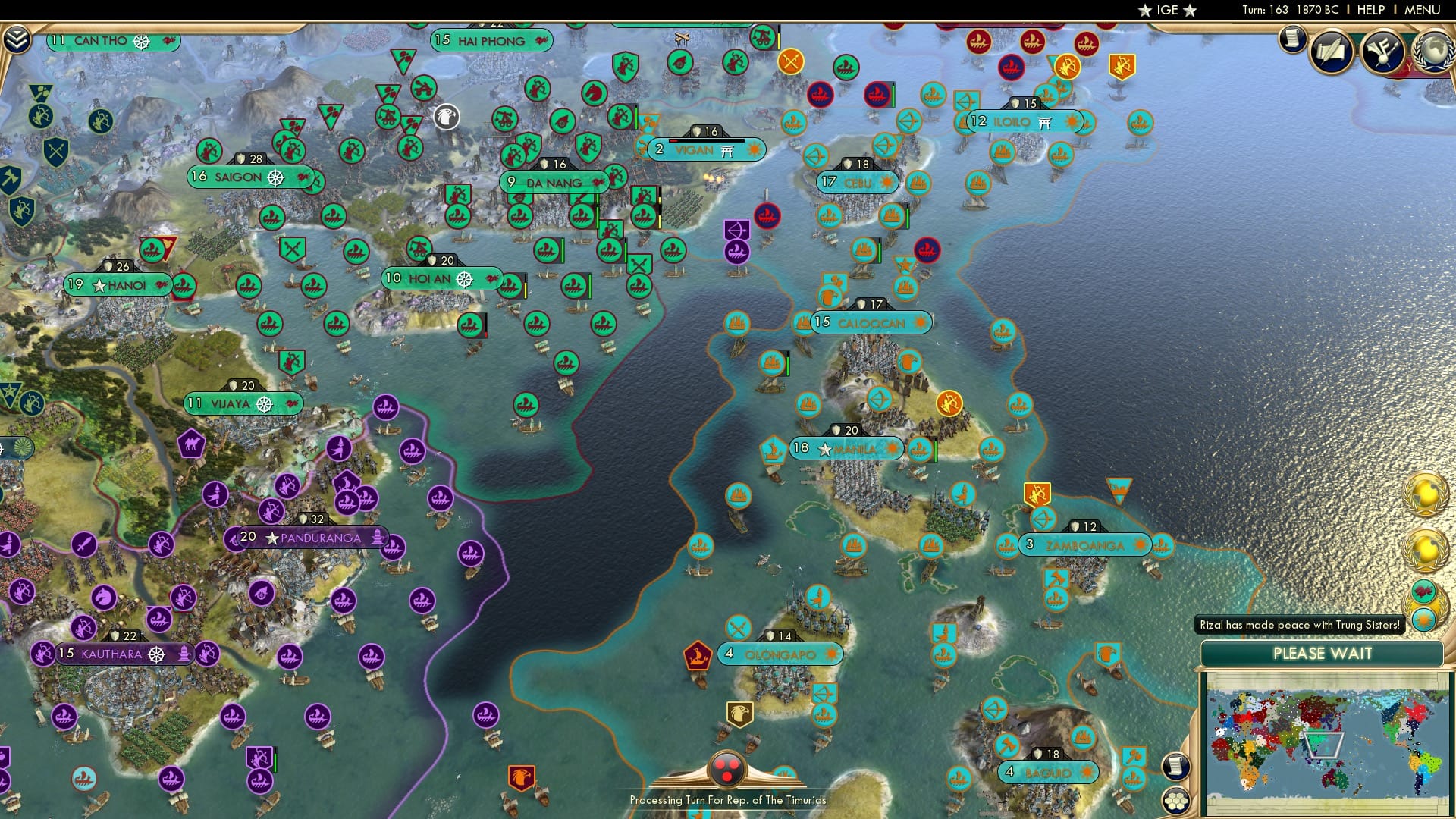
Task: Toggle Strategic View with the hex grid icon
Action: (x=1176, y=801)
